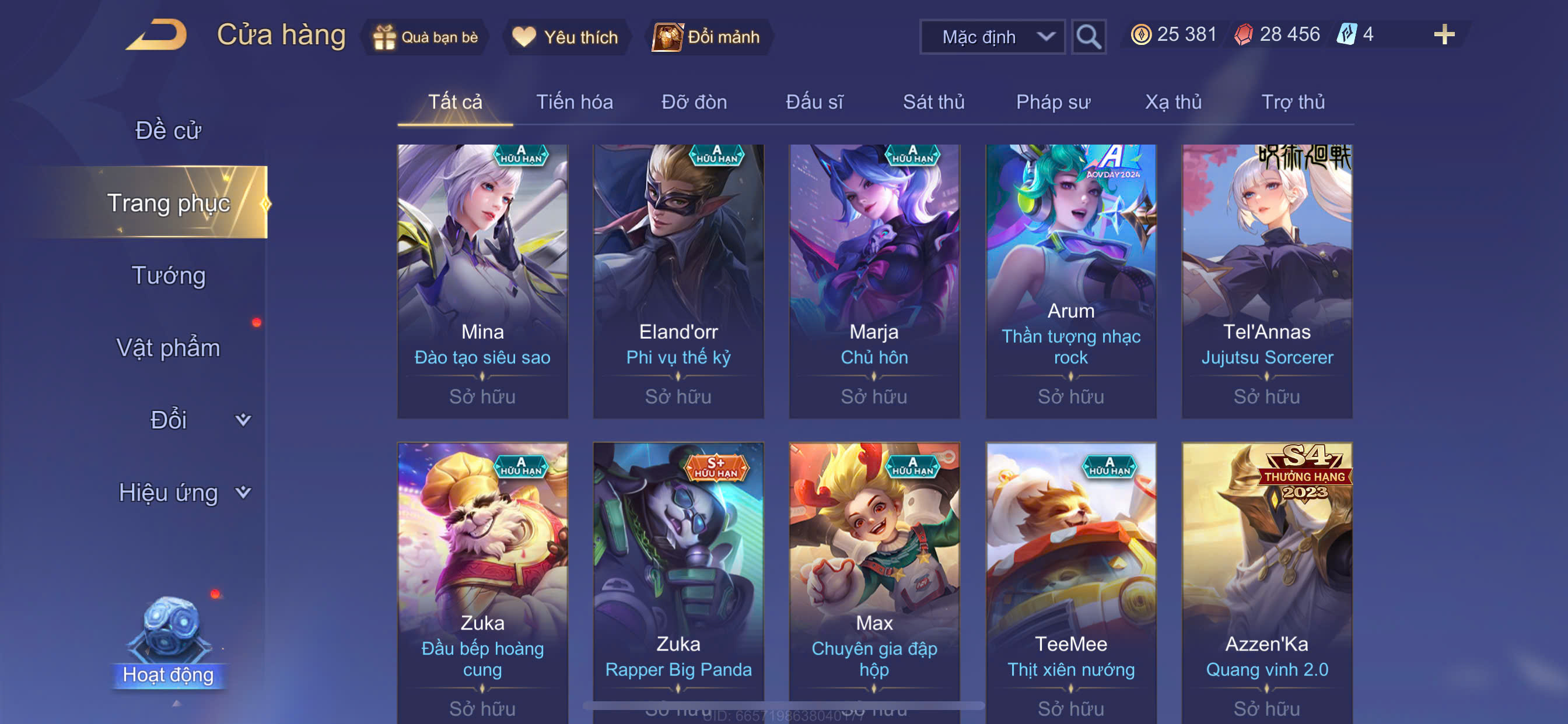Show the Sát thủ skins tab
Image resolution: width=1568 pixels, height=724 pixels.
(933, 102)
